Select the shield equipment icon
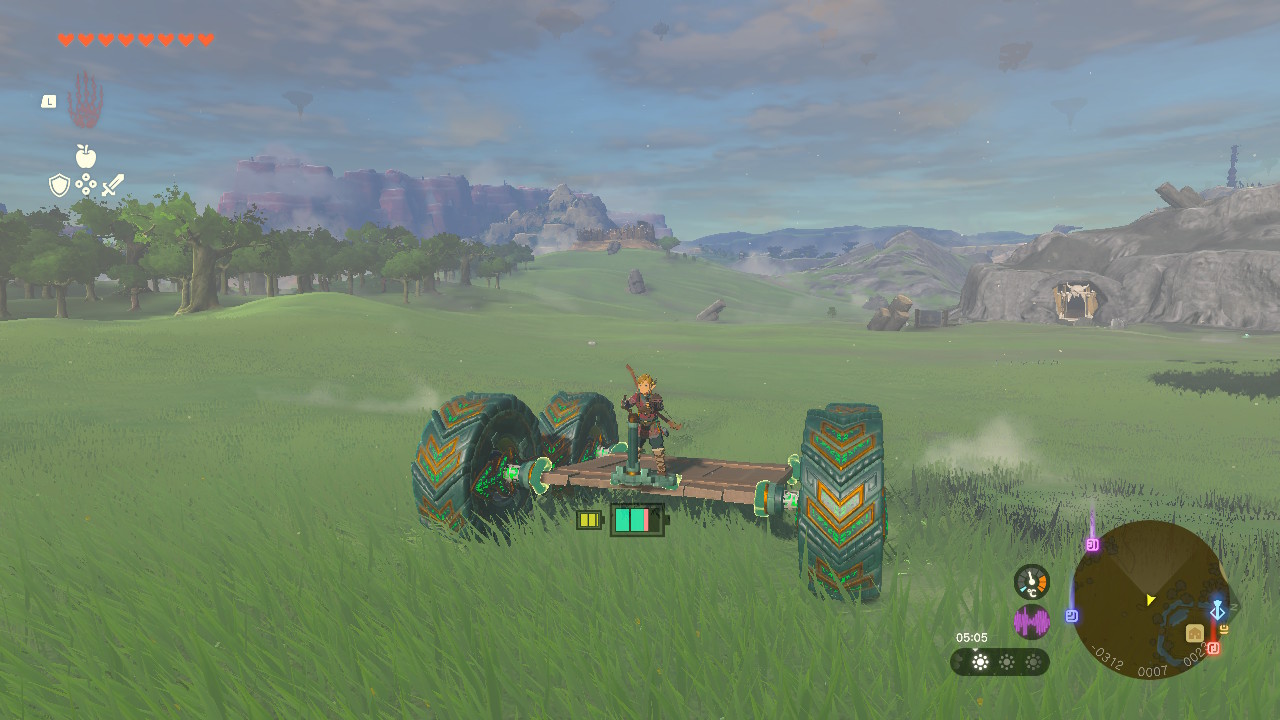The height and width of the screenshot is (720, 1280). [59, 185]
